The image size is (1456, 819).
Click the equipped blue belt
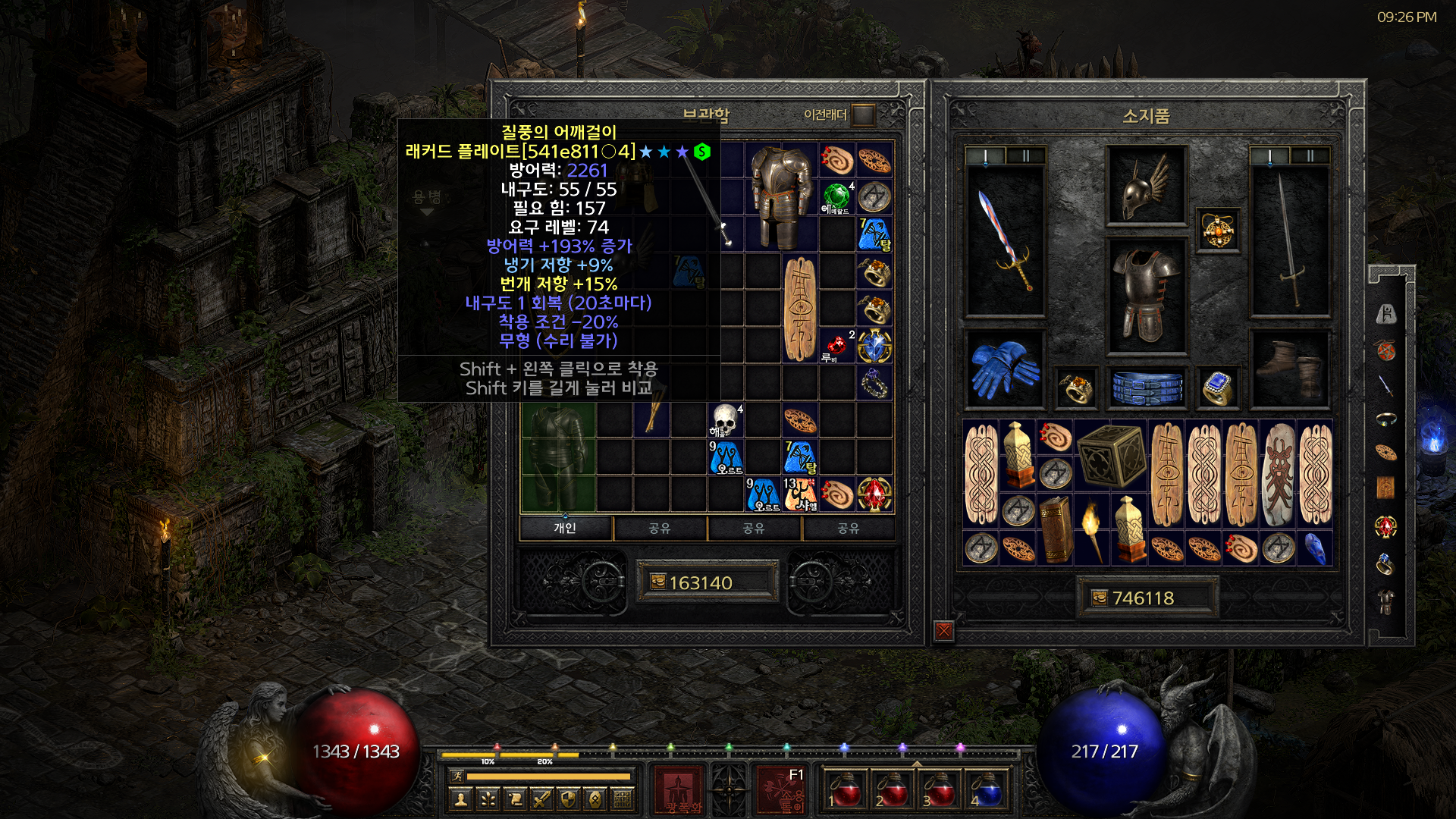1147,387
